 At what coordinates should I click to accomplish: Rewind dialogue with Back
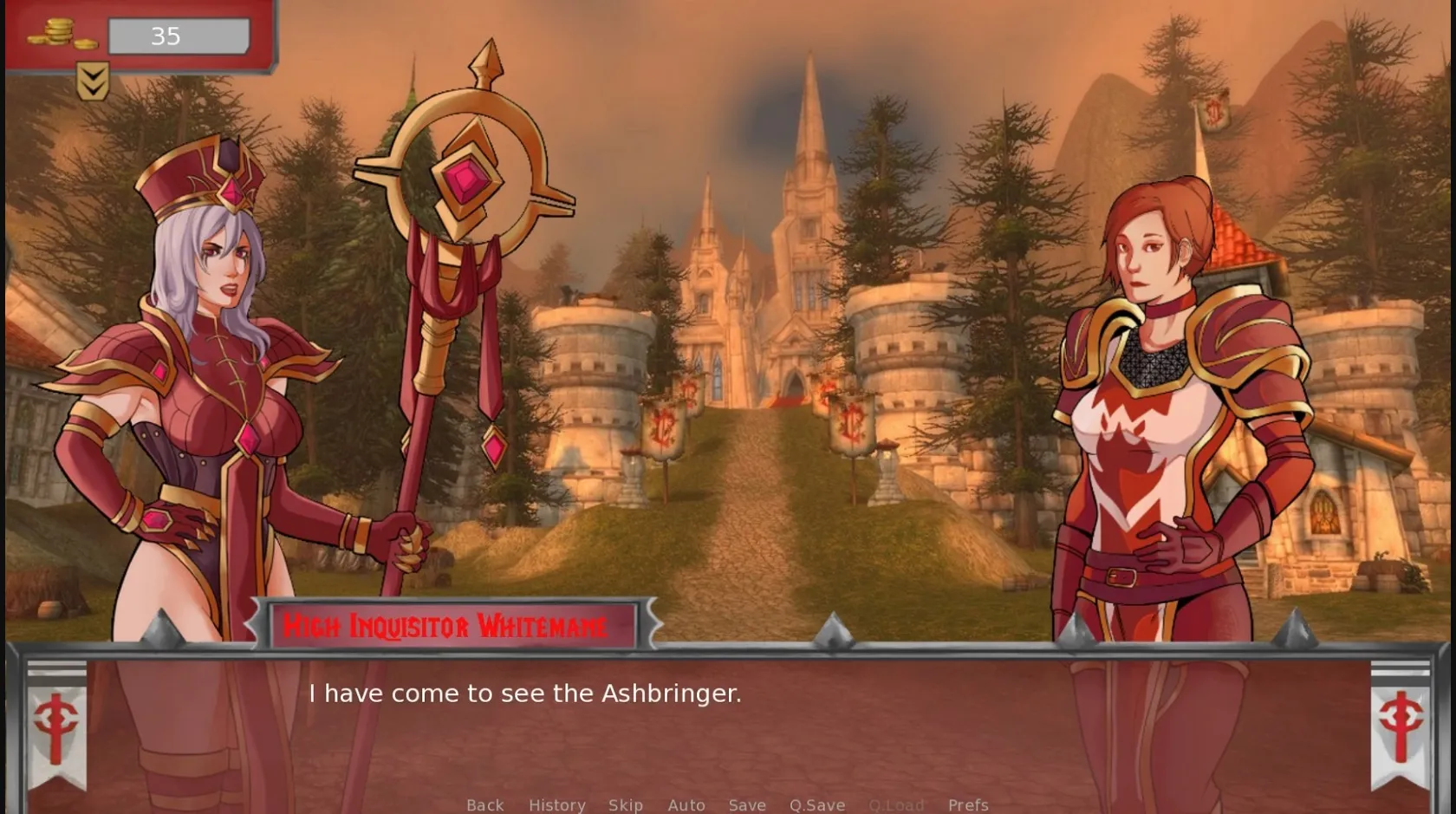tap(484, 804)
